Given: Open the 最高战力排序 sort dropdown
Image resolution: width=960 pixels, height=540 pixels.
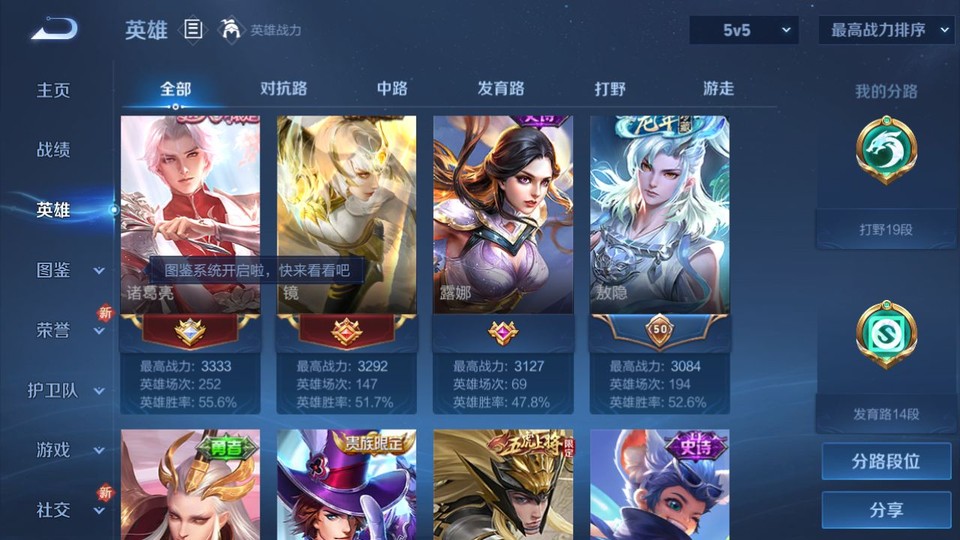Looking at the screenshot, I should click(x=886, y=30).
